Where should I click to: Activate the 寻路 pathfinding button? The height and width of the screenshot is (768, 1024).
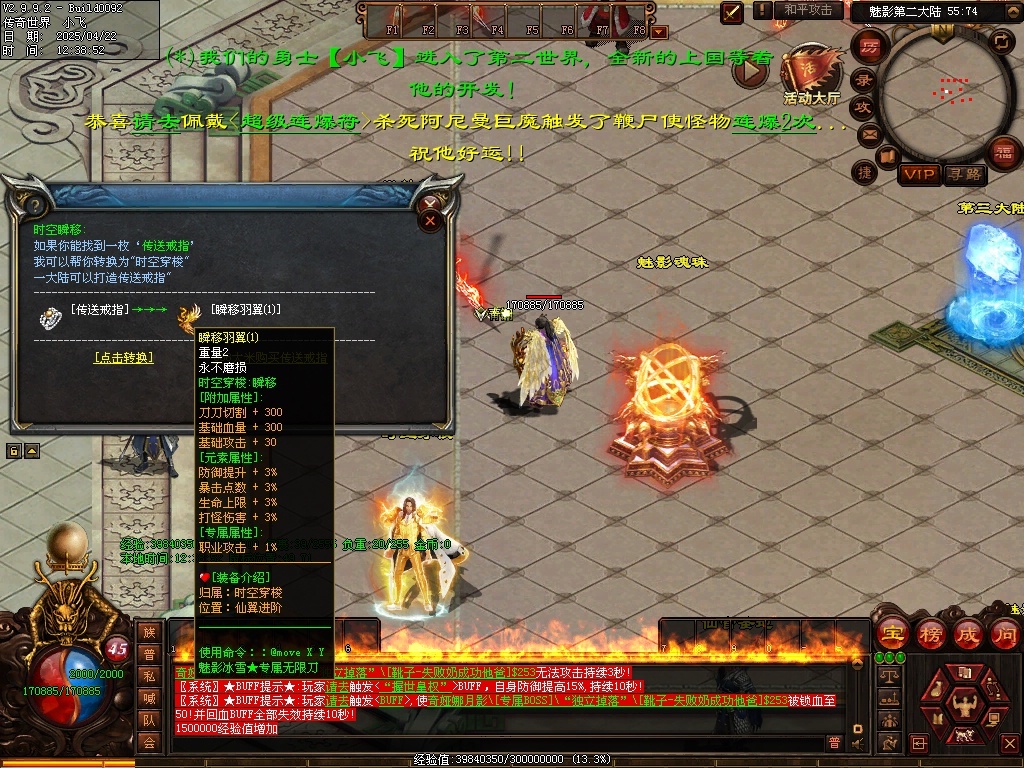[964, 174]
